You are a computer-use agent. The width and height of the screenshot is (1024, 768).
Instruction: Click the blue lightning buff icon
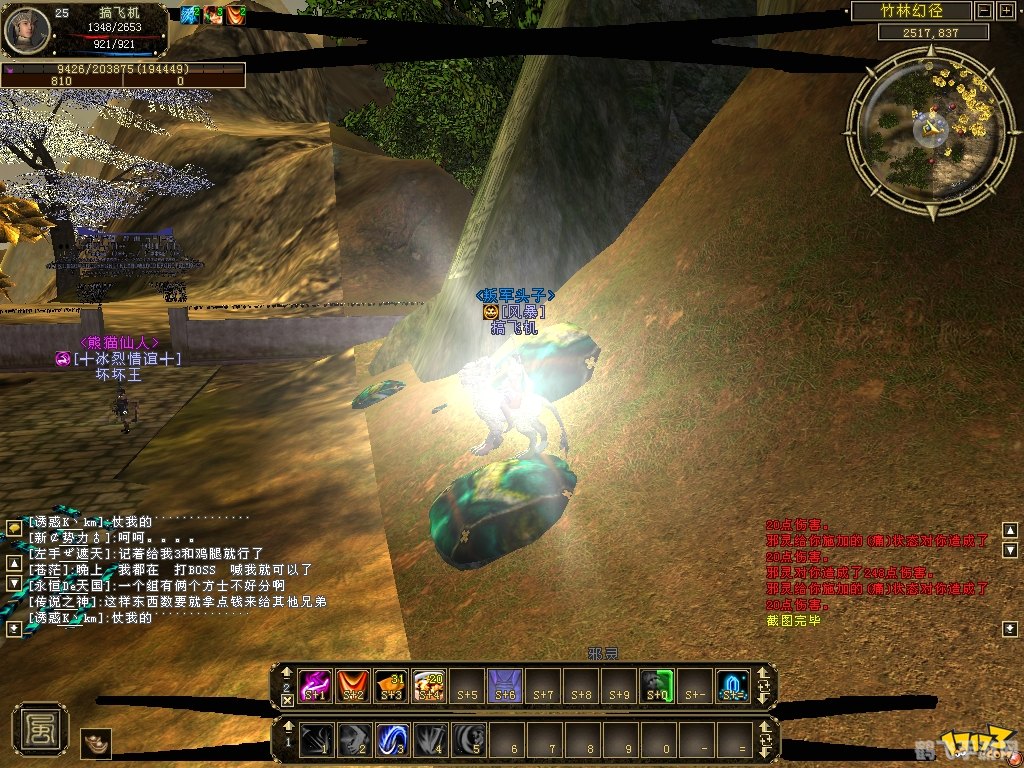190,14
